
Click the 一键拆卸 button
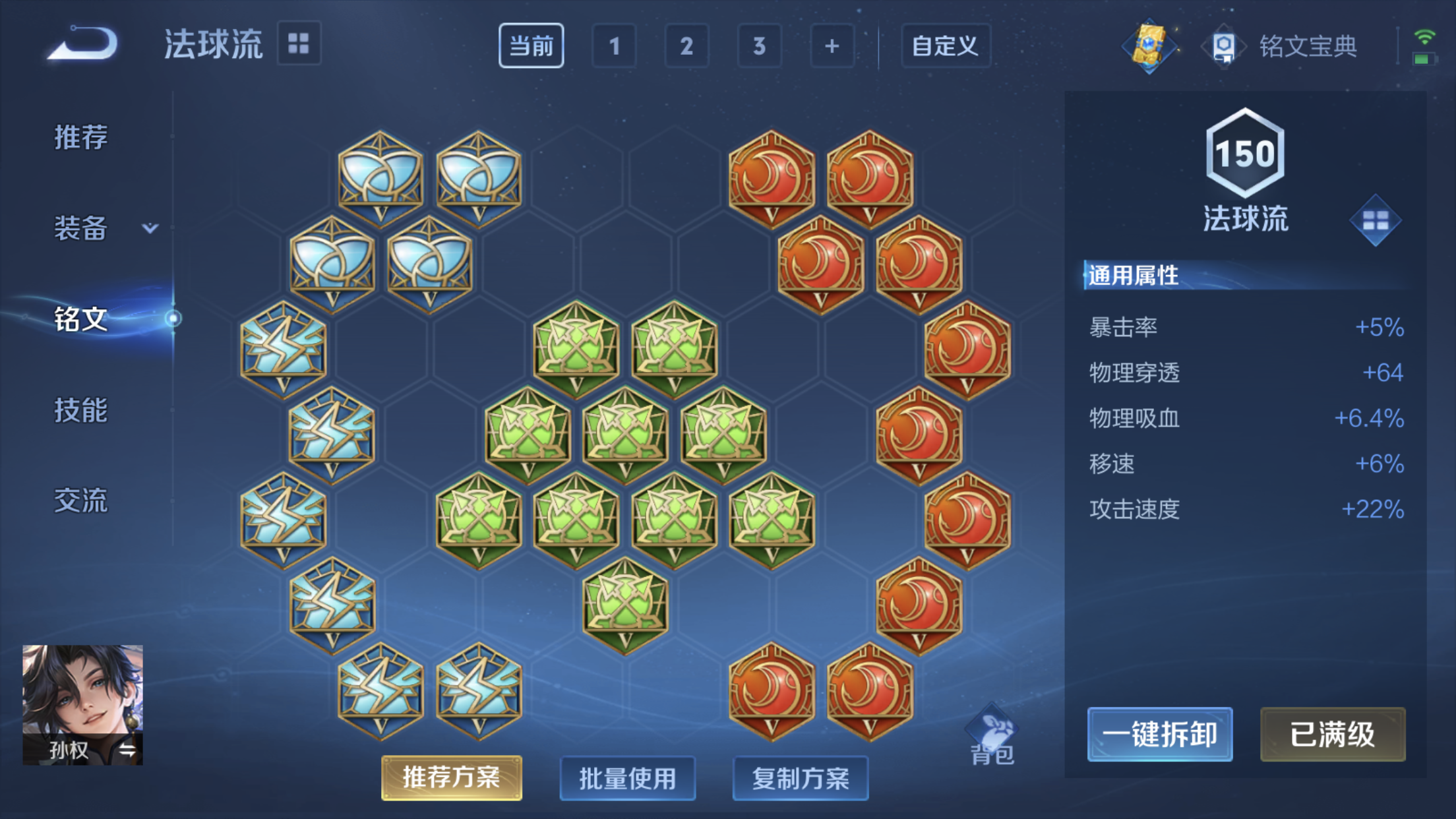(x=1159, y=734)
